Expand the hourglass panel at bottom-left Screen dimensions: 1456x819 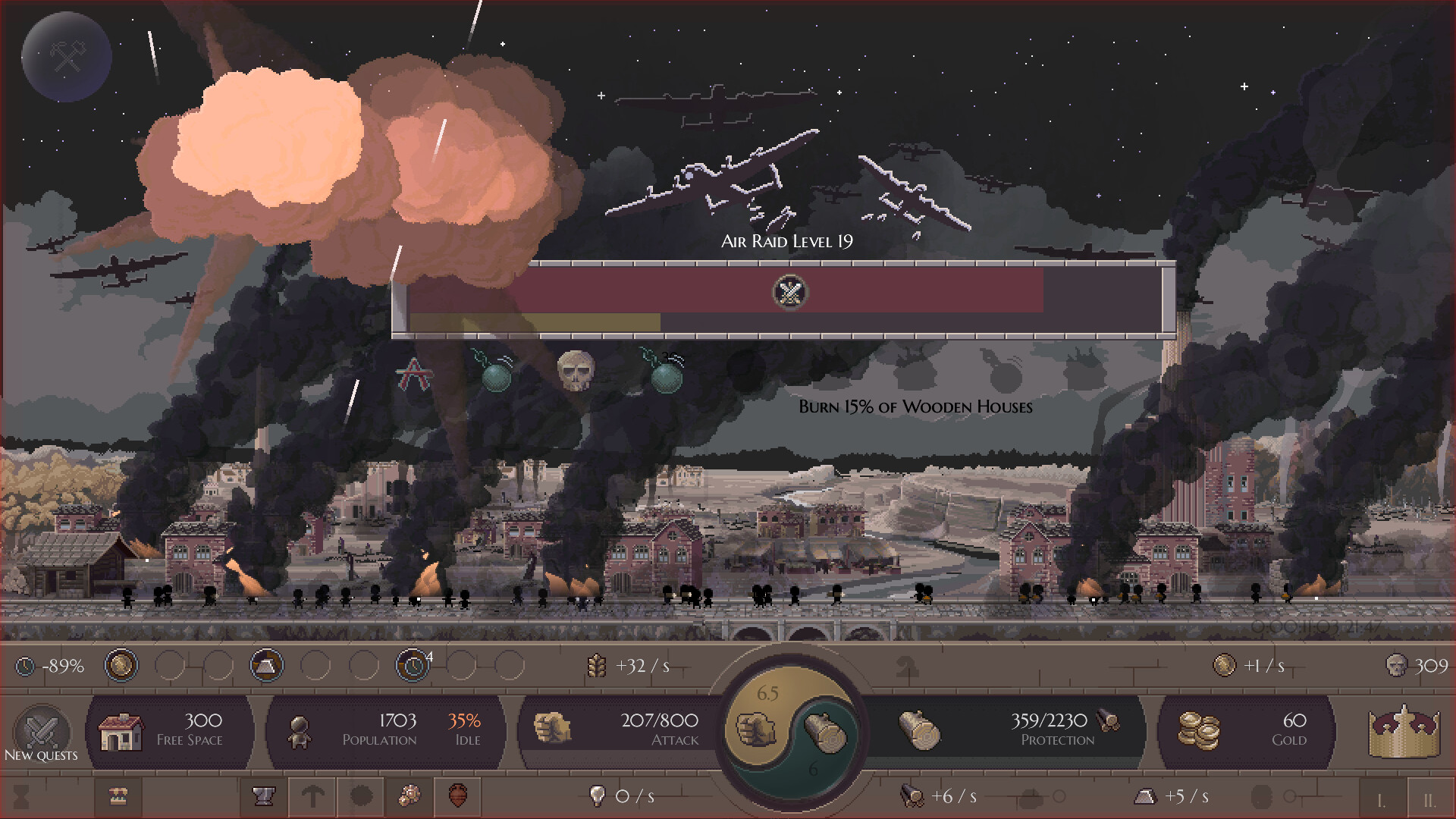pos(23,796)
